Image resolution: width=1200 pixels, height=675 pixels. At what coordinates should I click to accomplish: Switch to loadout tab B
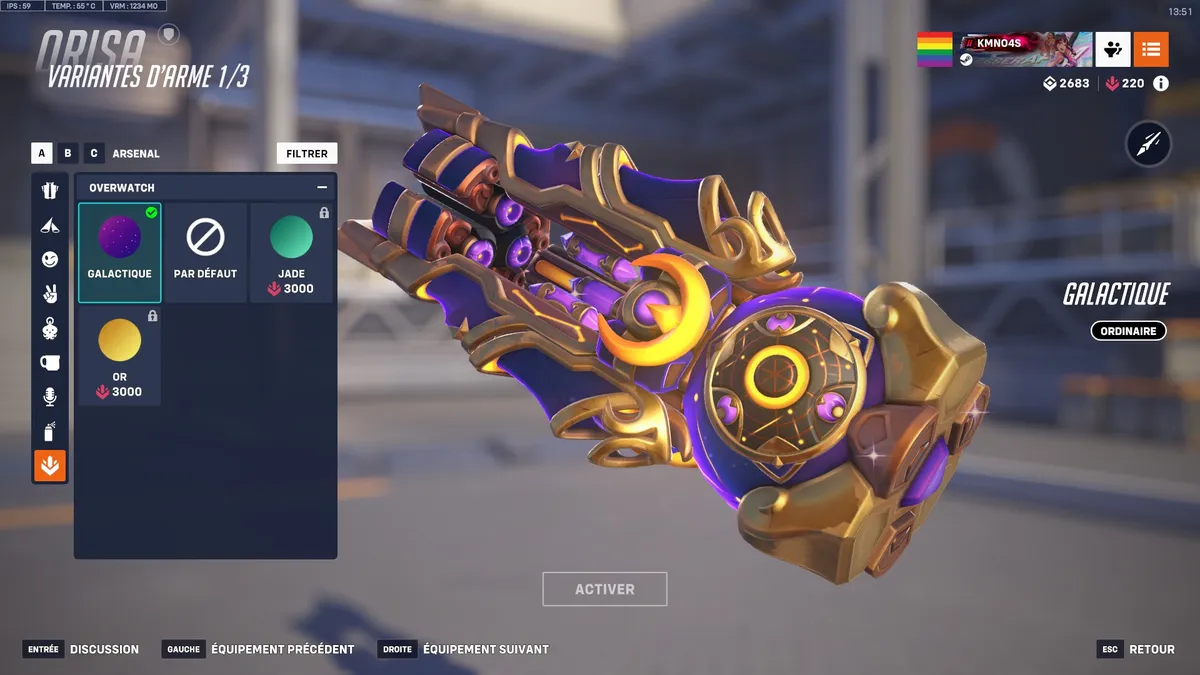(68, 154)
